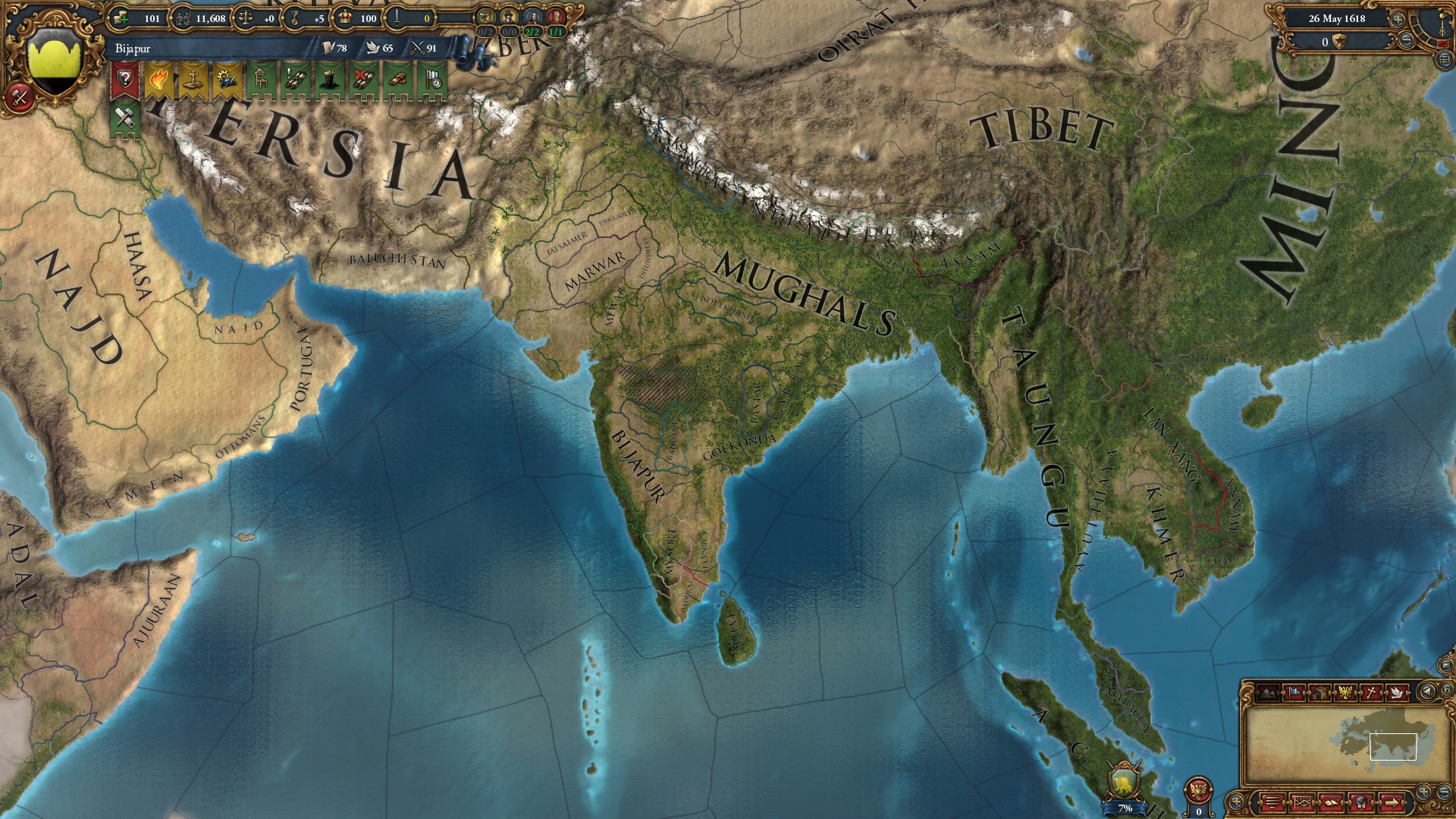Open the statistics graphs icon bottom right
This screenshot has height=819, width=1456.
coord(1302,802)
